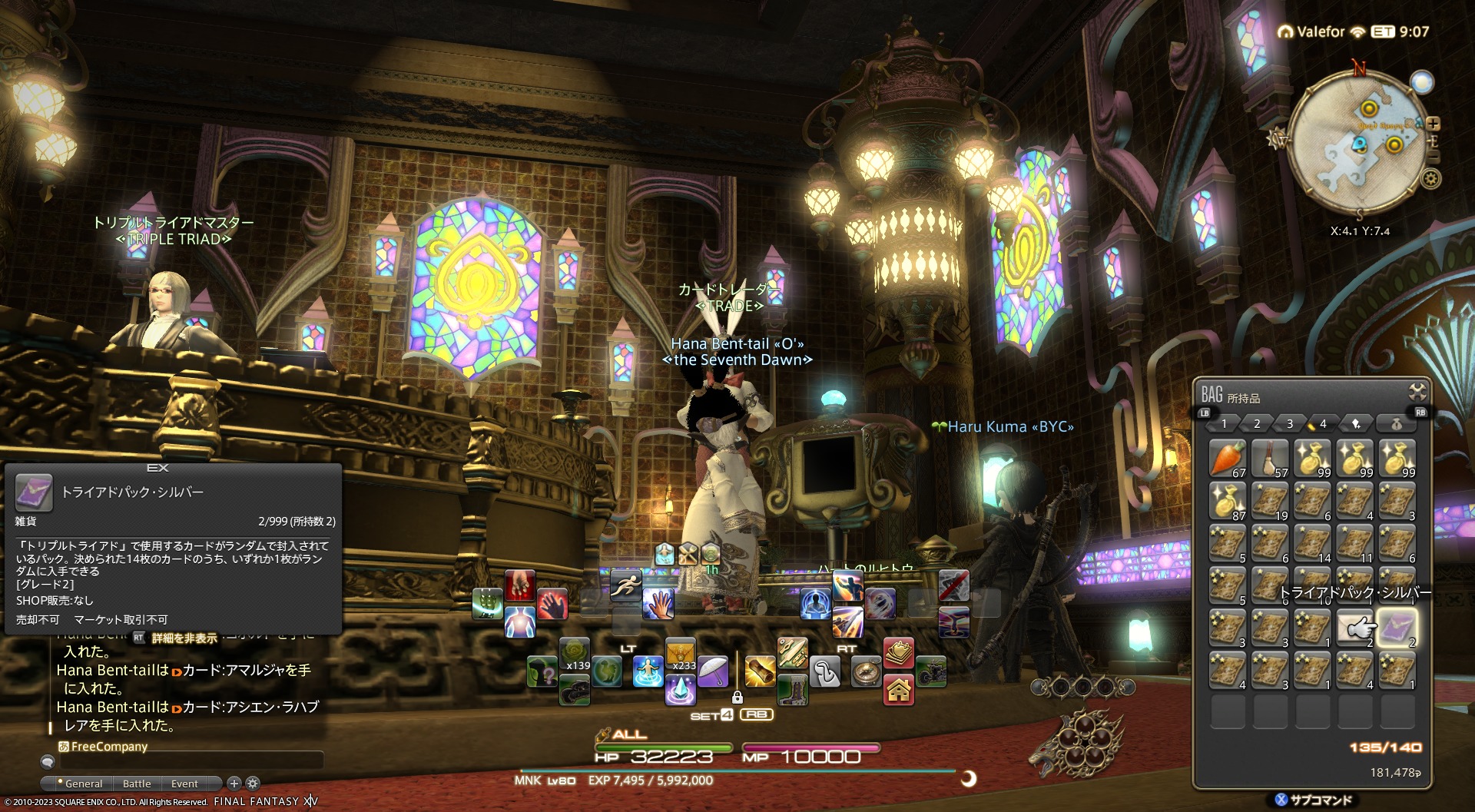
Task: Activate the Sprint running figure action
Action: [626, 585]
